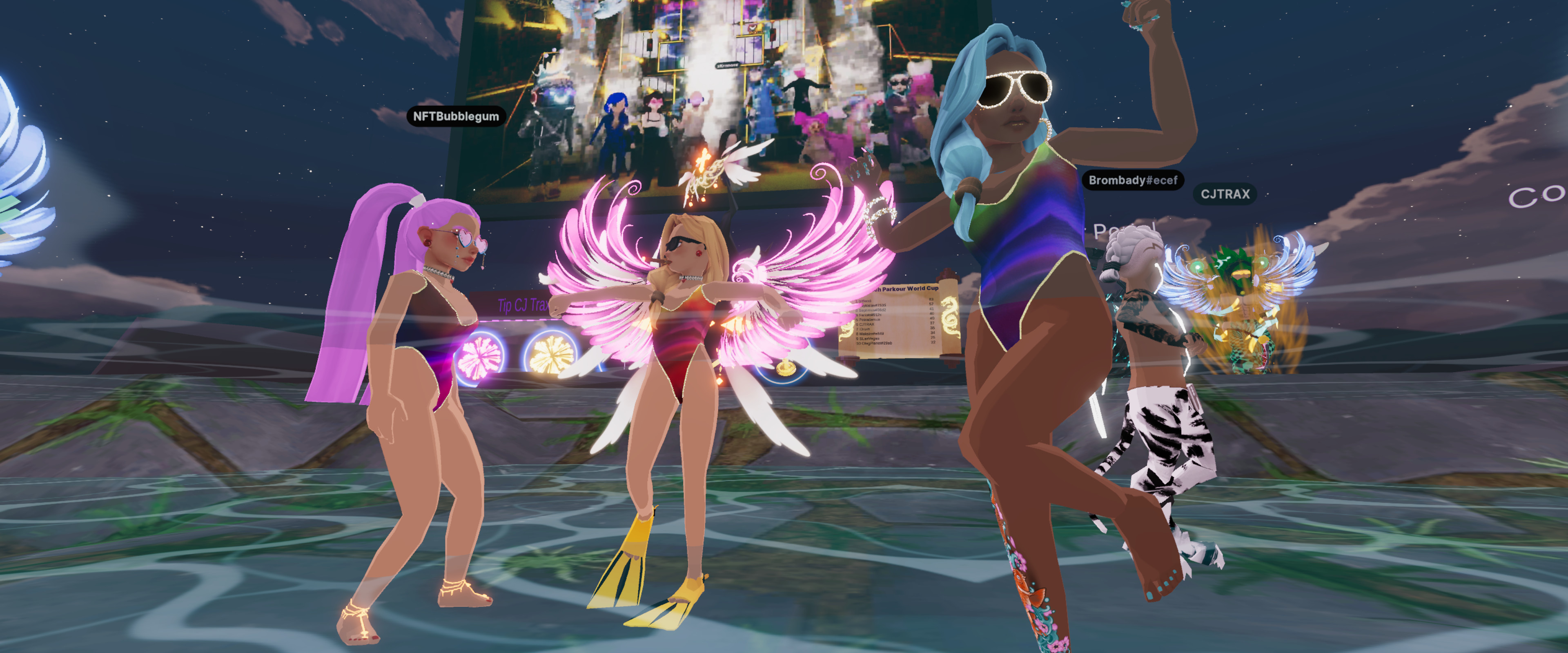The image size is (1568, 653).
Task: Click the CJTRAX player name tag
Action: click(1225, 194)
